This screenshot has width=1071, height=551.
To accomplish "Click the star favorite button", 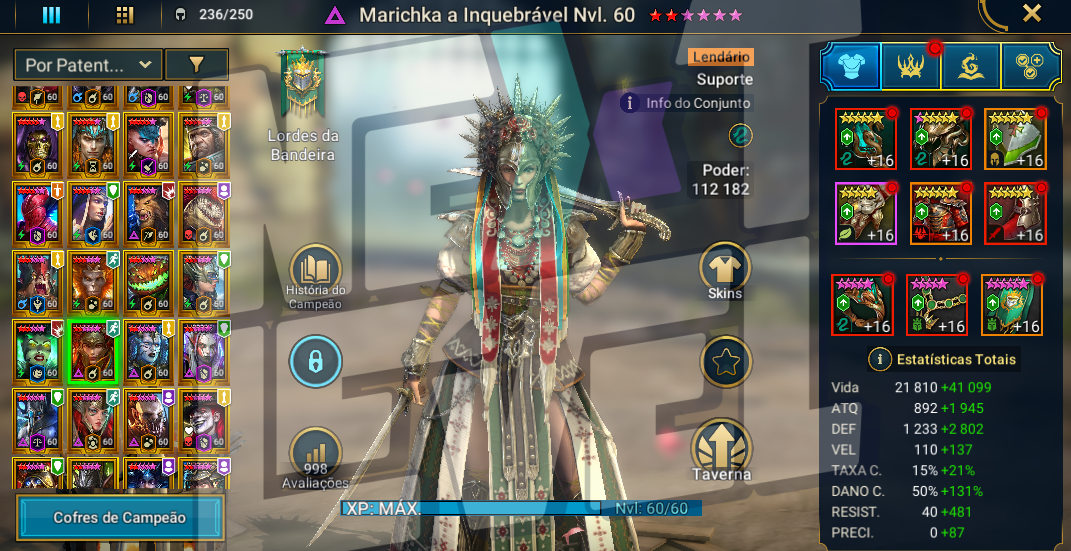I will click(x=726, y=362).
